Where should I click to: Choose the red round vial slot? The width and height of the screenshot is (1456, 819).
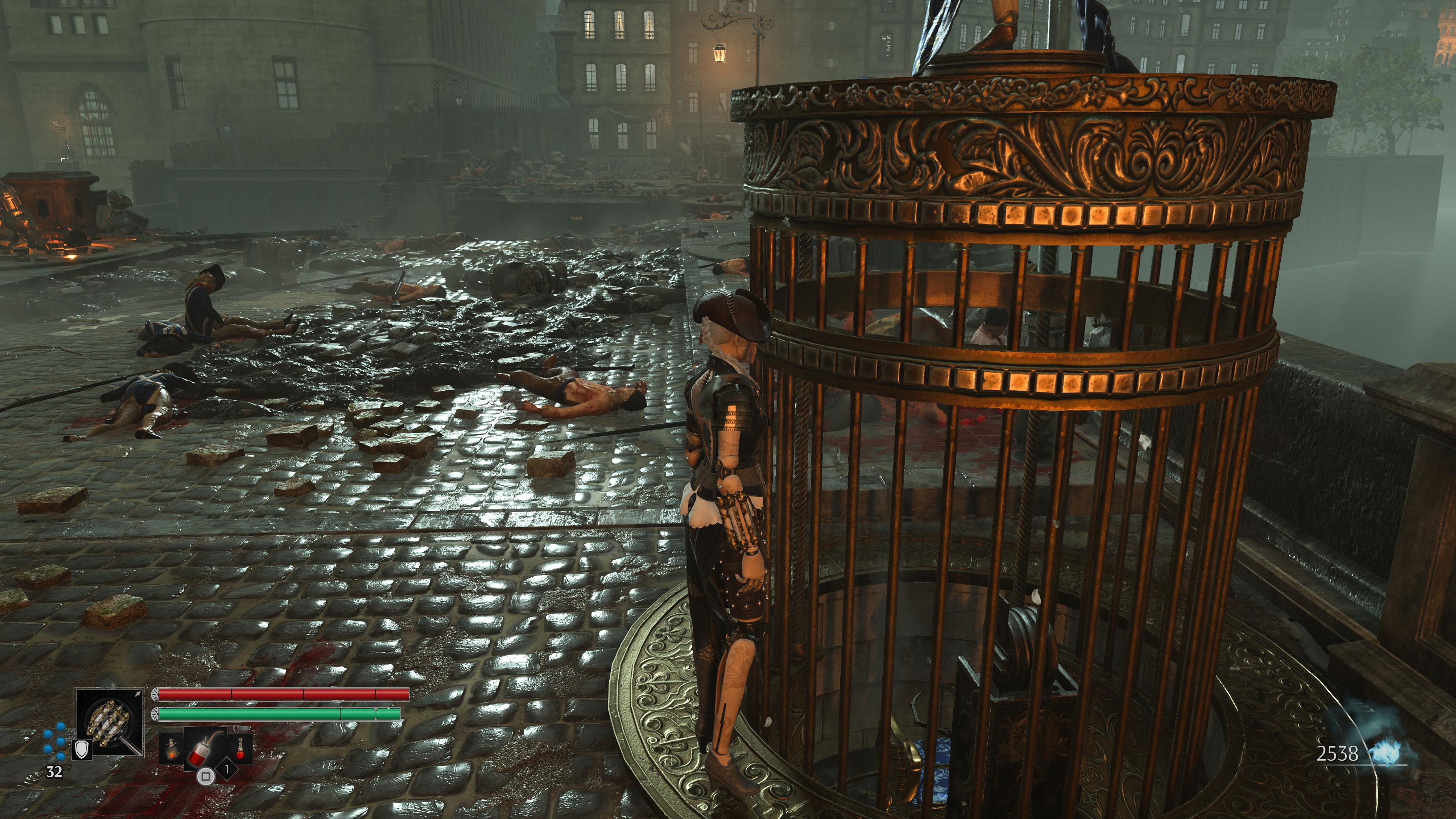(240, 748)
